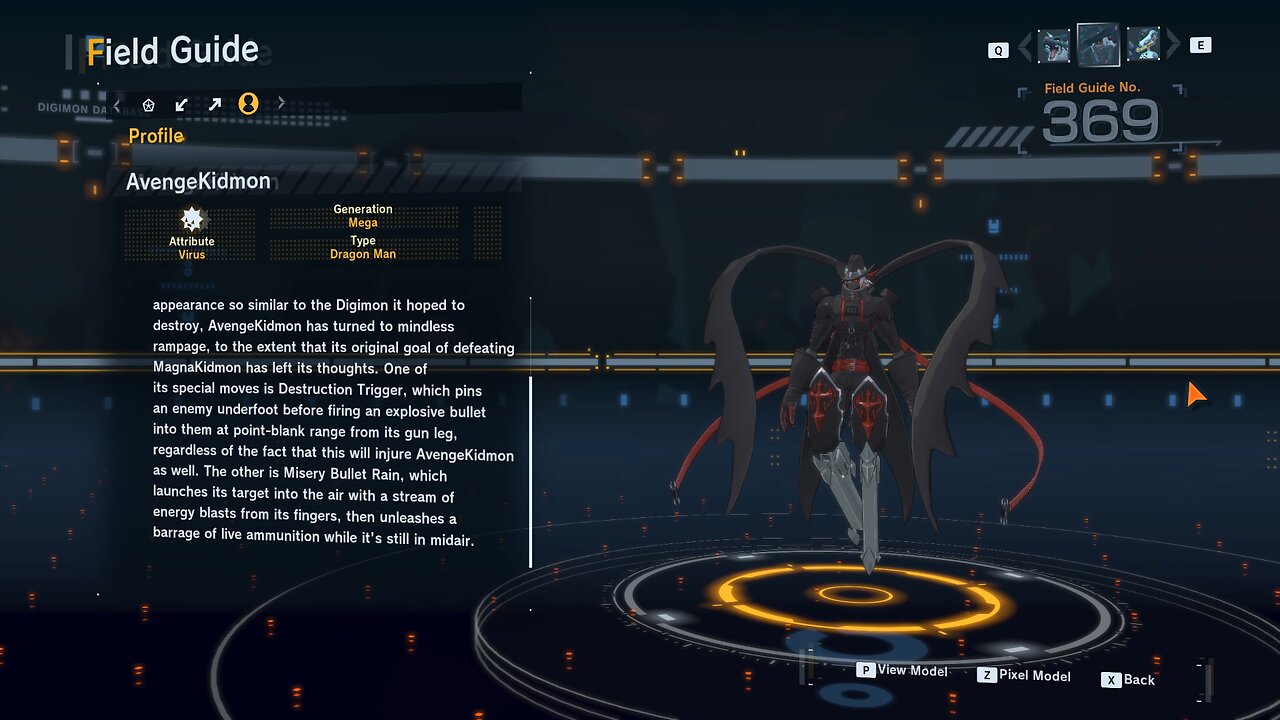Select the highlighted Profile person tab
The width and height of the screenshot is (1280, 720).
(x=248, y=104)
